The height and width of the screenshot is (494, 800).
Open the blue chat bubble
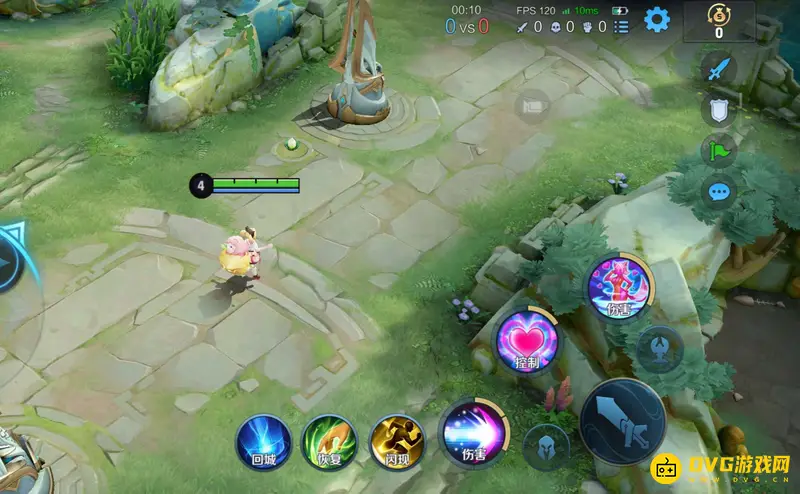718,193
